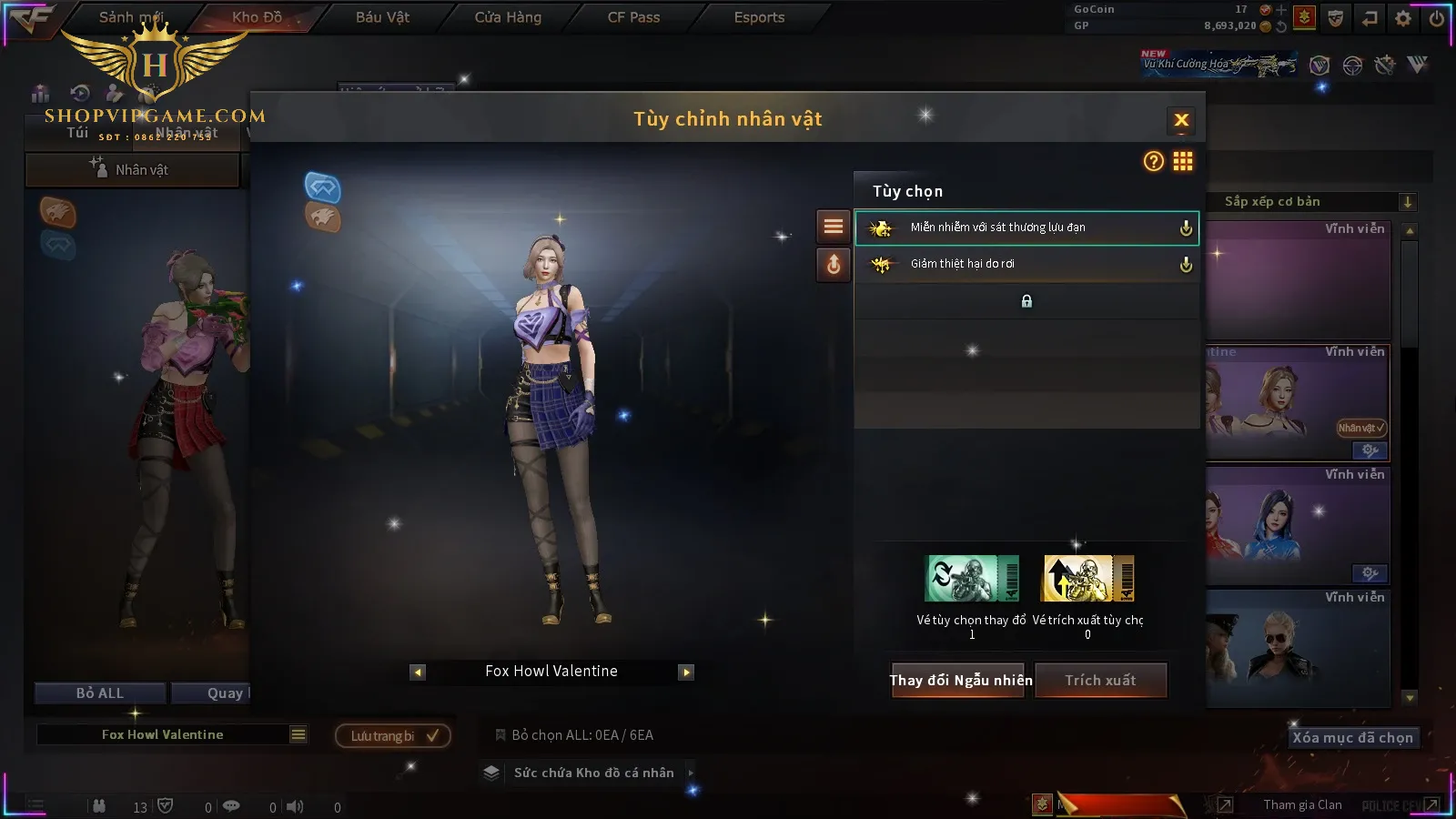Show previous character with left arrow

[x=418, y=672]
